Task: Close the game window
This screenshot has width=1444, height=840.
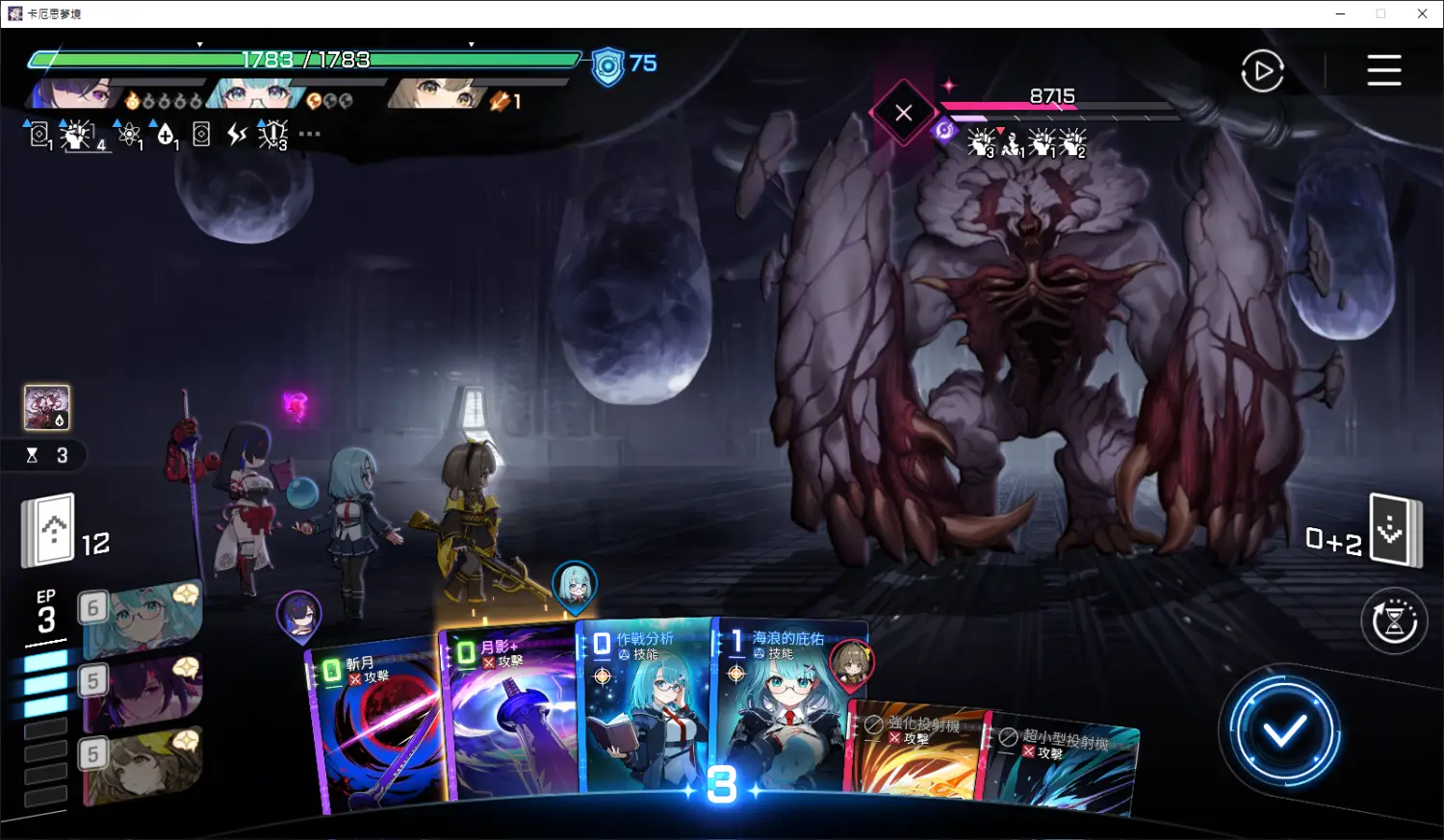Action: (x=1422, y=13)
